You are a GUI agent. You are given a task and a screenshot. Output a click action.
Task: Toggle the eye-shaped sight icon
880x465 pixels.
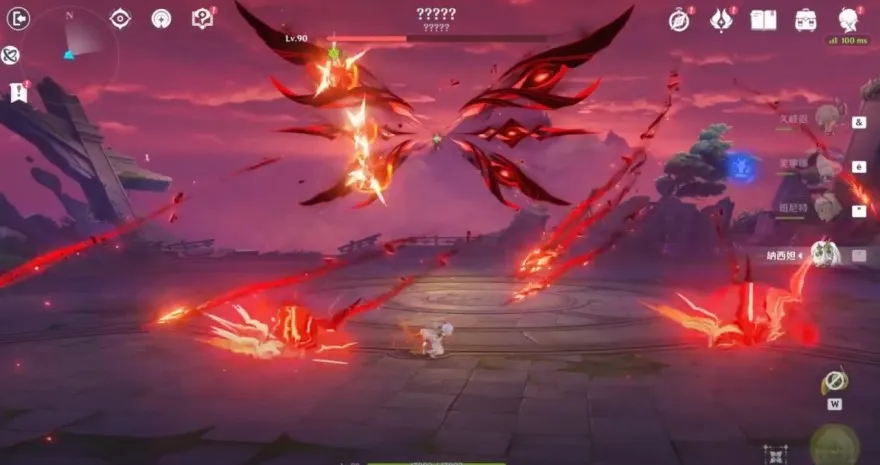pyautogui.click(x=120, y=18)
